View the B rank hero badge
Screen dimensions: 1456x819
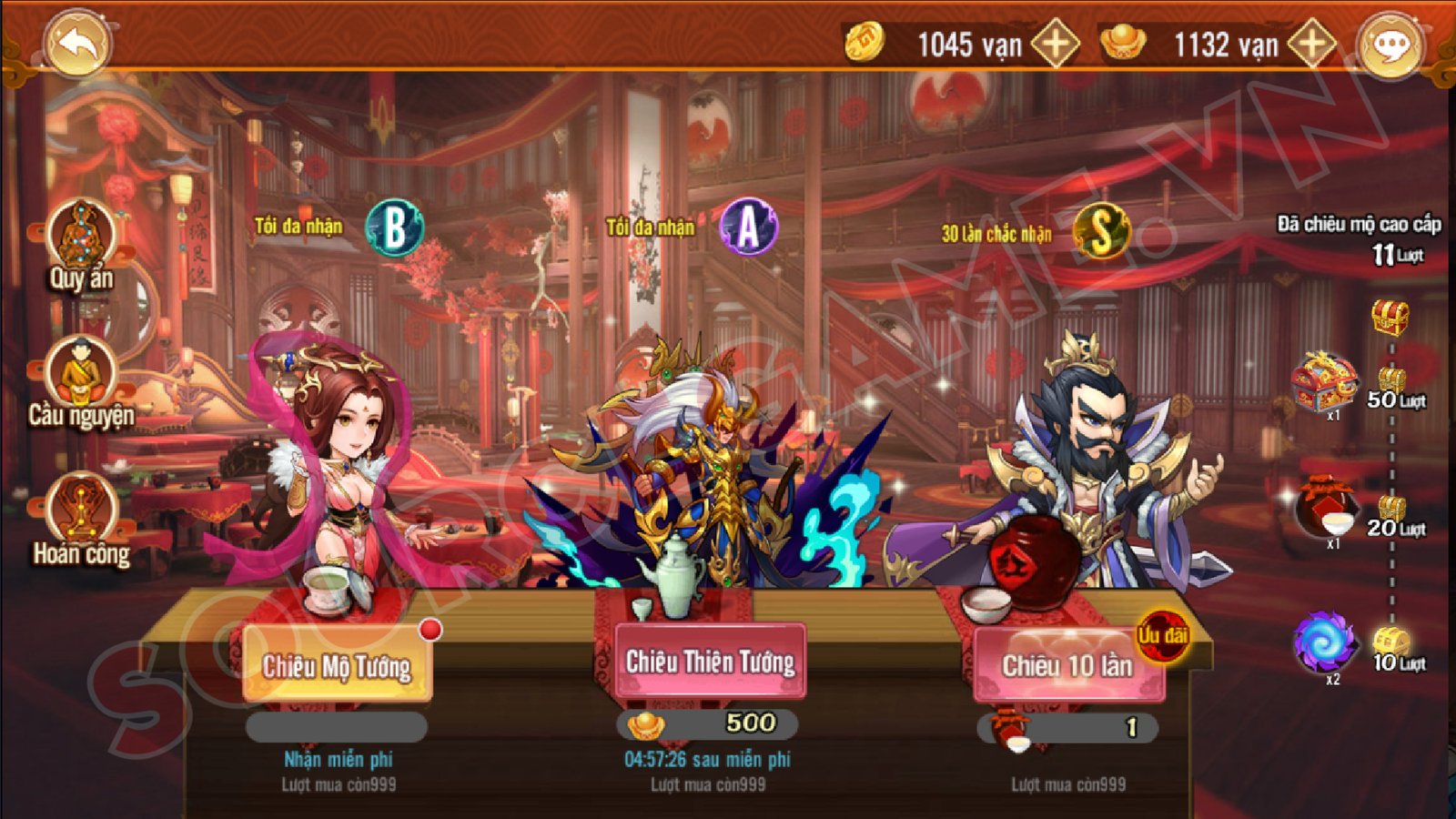pyautogui.click(x=394, y=227)
